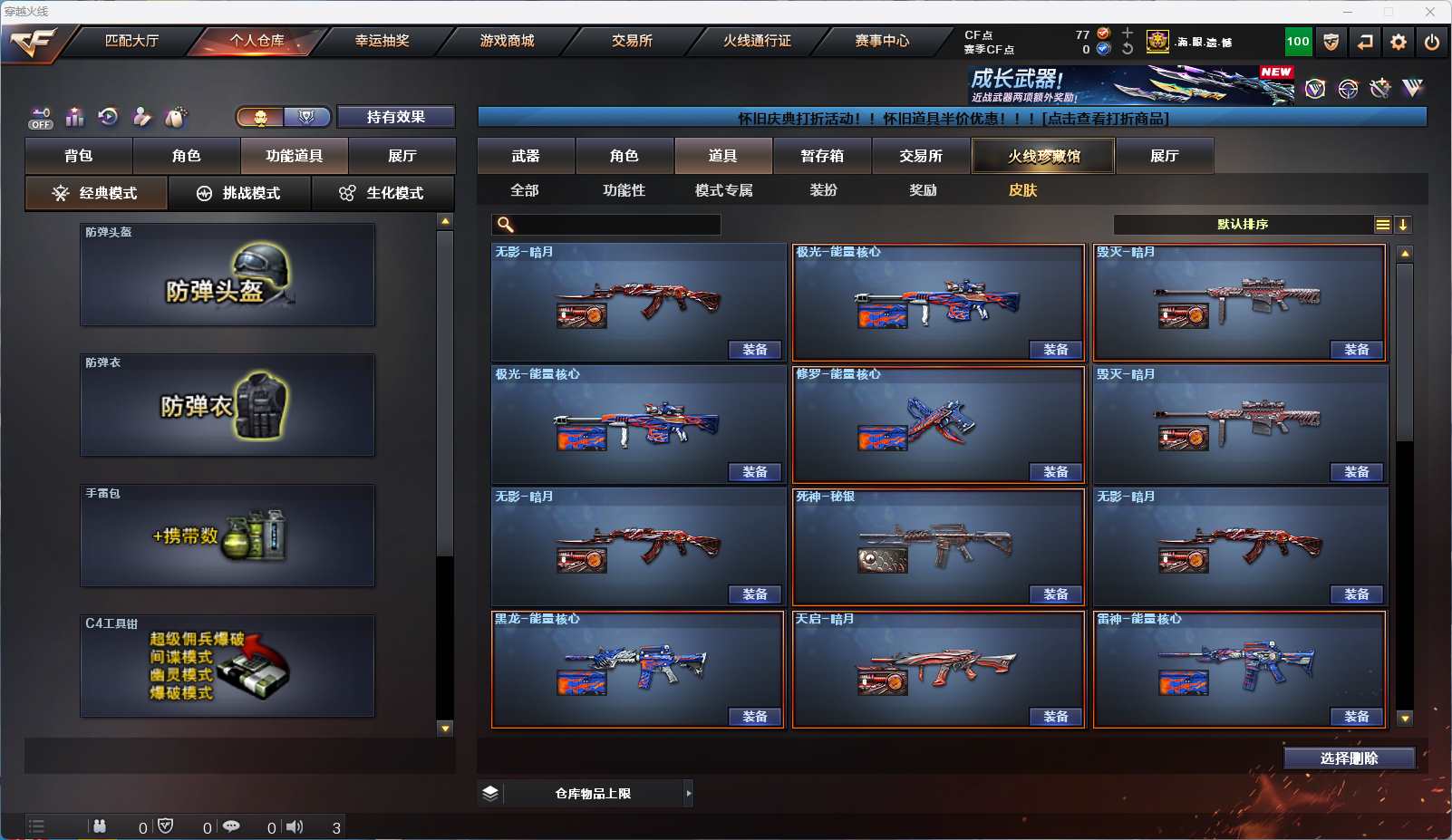Equip the 修罗-能量核心 skin
This screenshot has width=1452, height=840.
(1056, 472)
